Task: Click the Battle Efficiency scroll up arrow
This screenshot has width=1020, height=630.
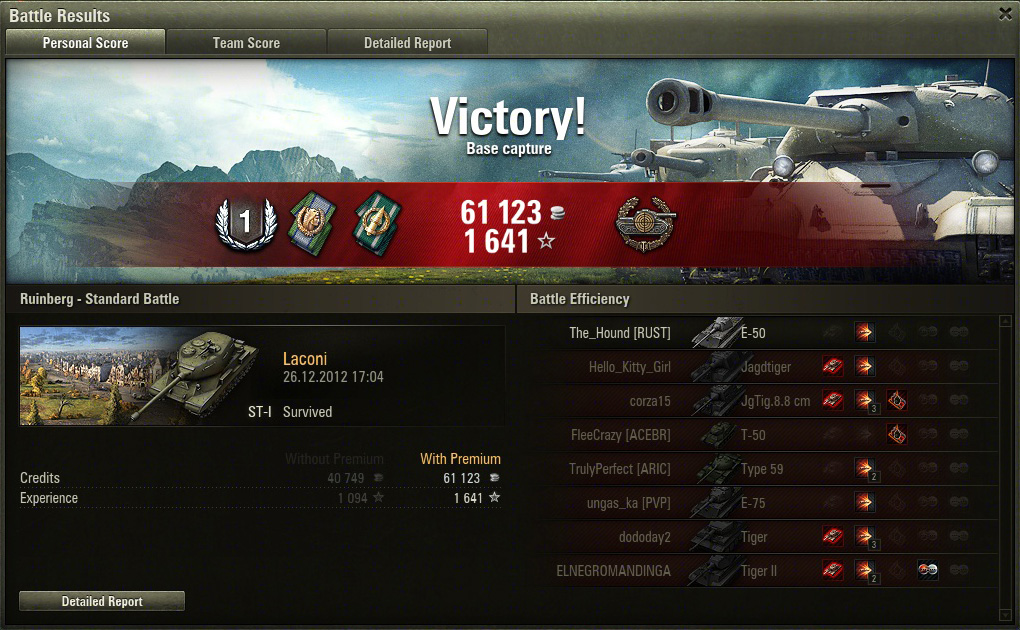Action: 1005,323
